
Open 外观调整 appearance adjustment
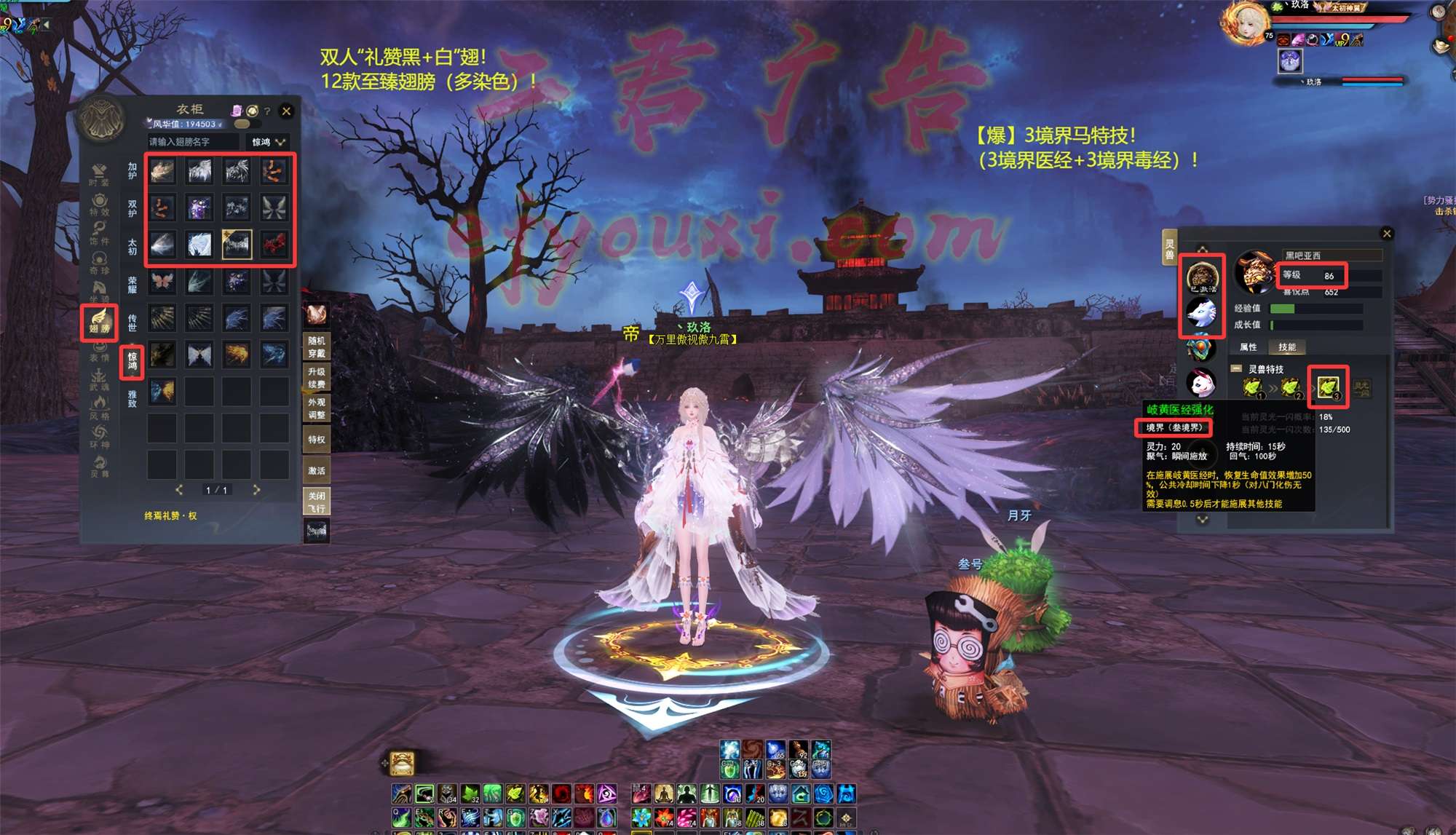317,408
